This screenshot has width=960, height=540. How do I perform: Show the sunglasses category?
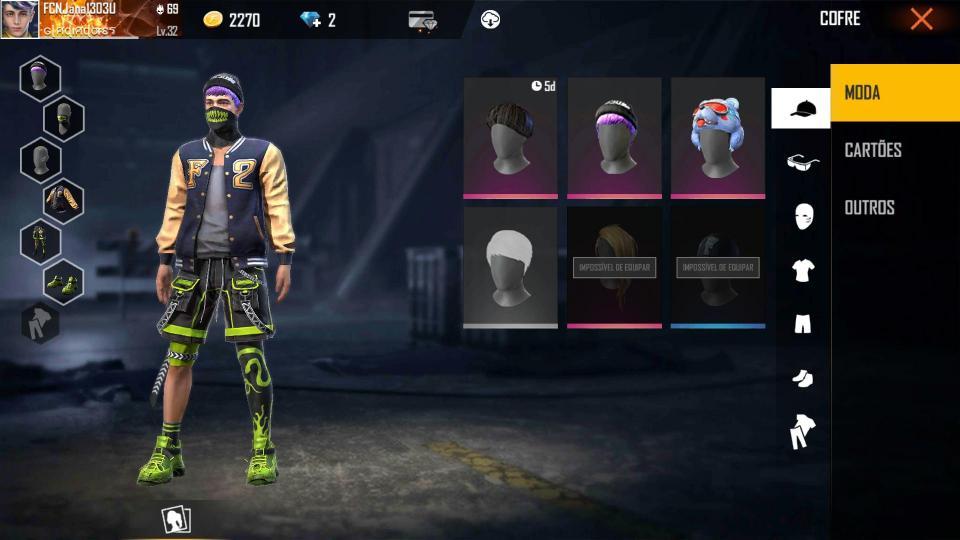pos(801,162)
